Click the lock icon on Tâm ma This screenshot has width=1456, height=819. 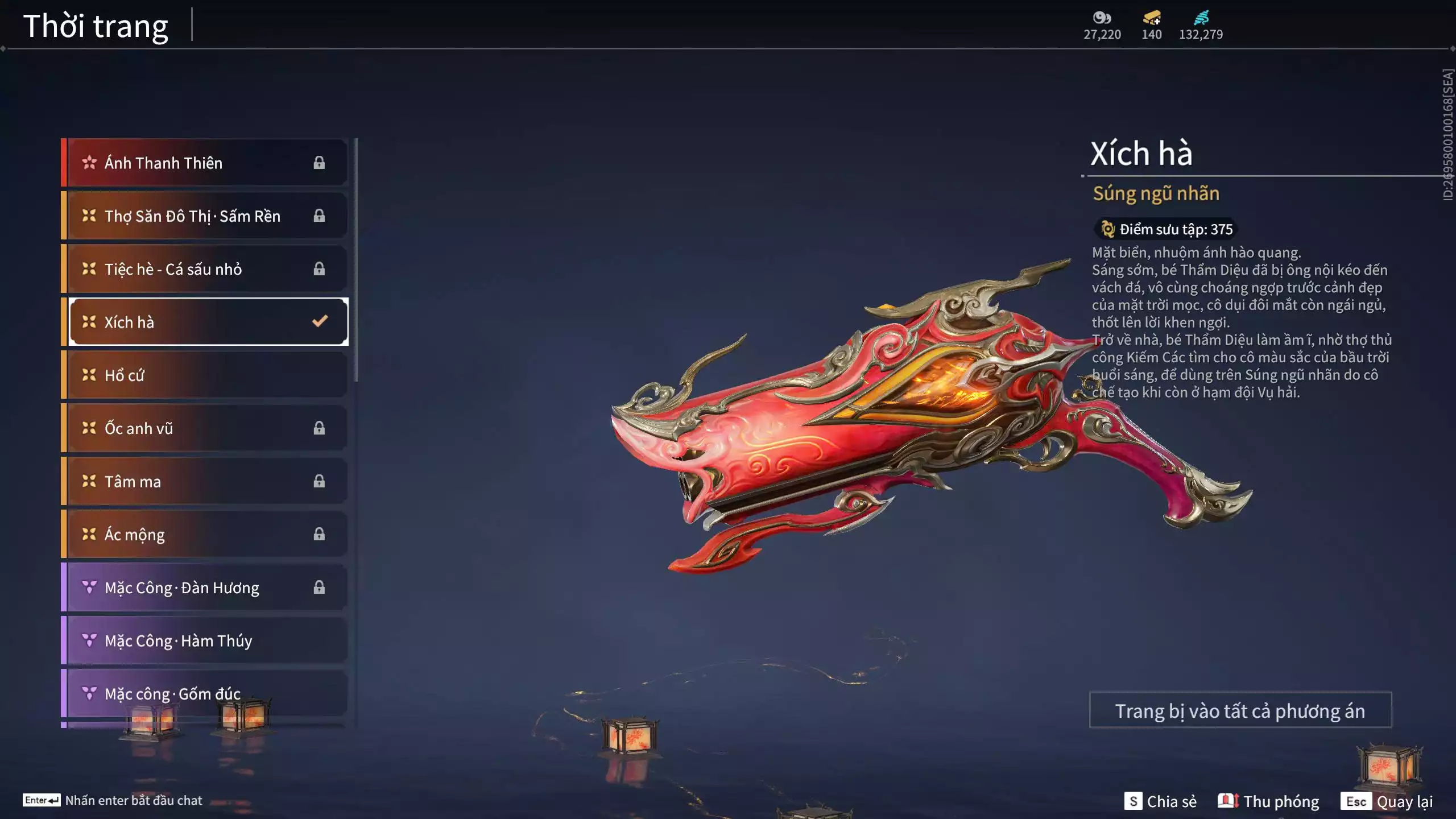point(320,481)
